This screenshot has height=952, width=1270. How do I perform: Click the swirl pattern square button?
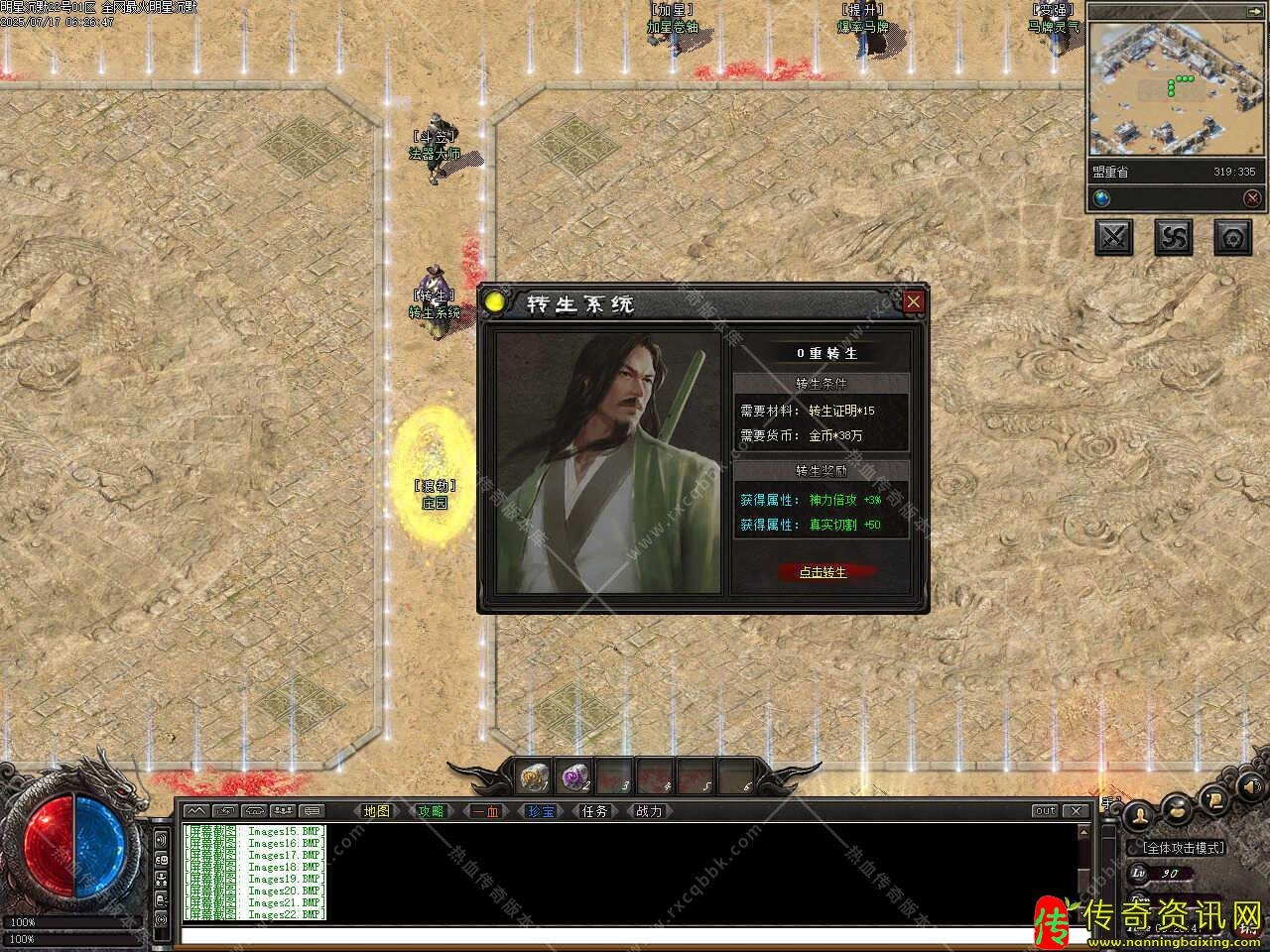(x=1174, y=237)
